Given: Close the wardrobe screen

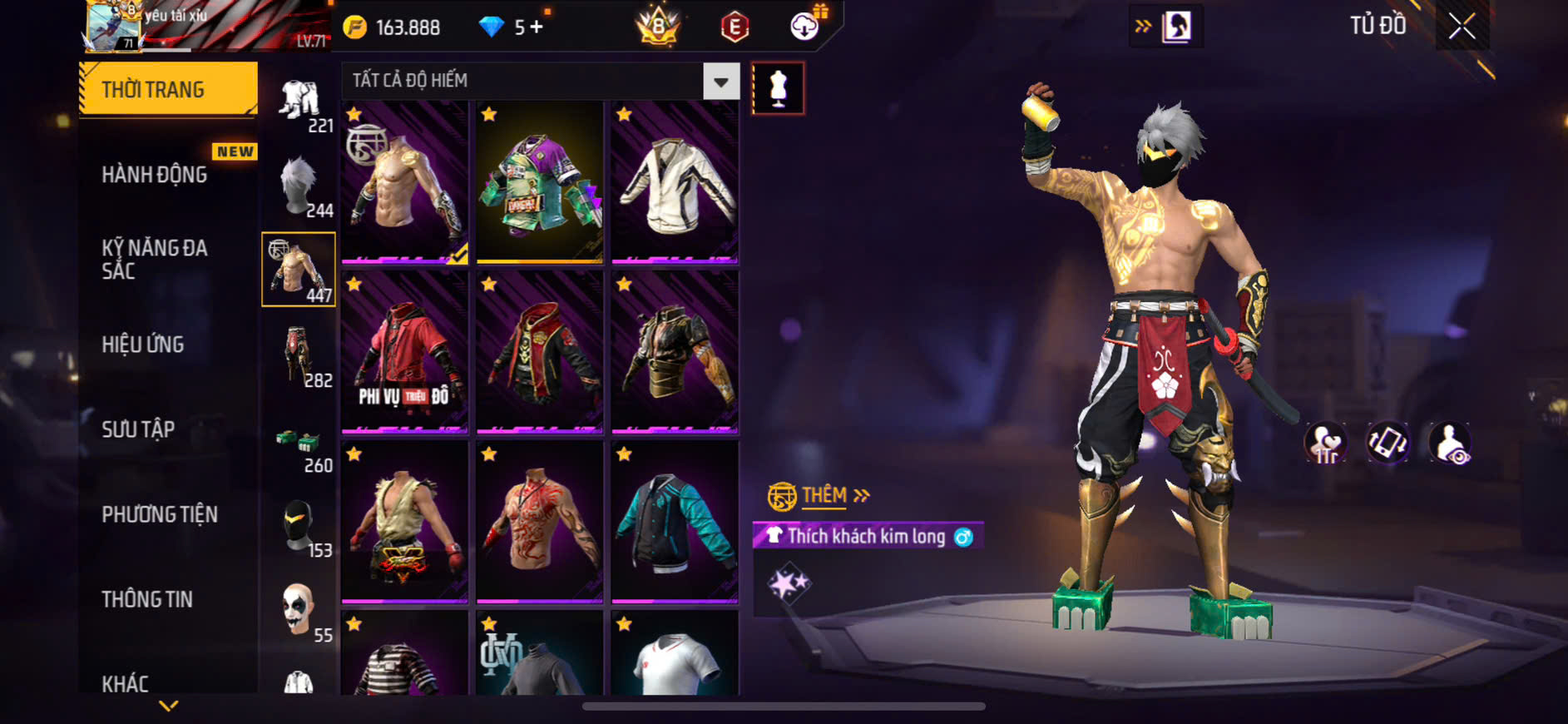Looking at the screenshot, I should [1462, 27].
